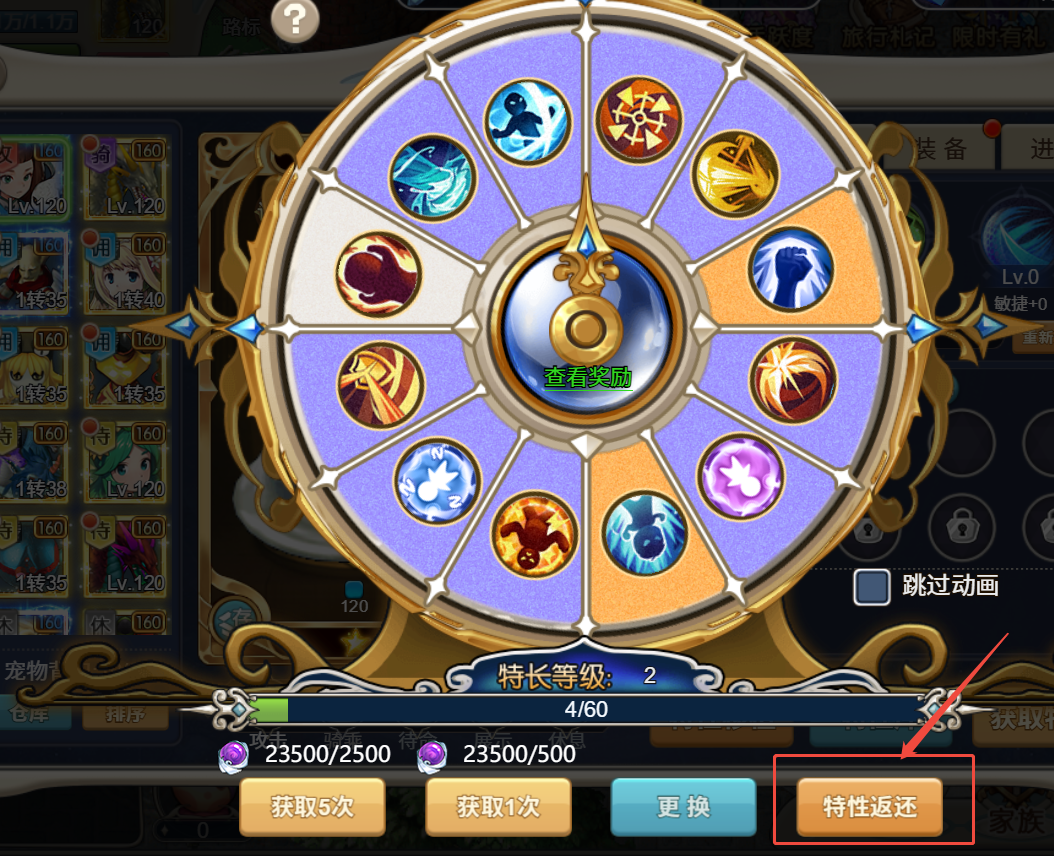
Task: Select the blue running figure trait icon
Action: (x=527, y=119)
